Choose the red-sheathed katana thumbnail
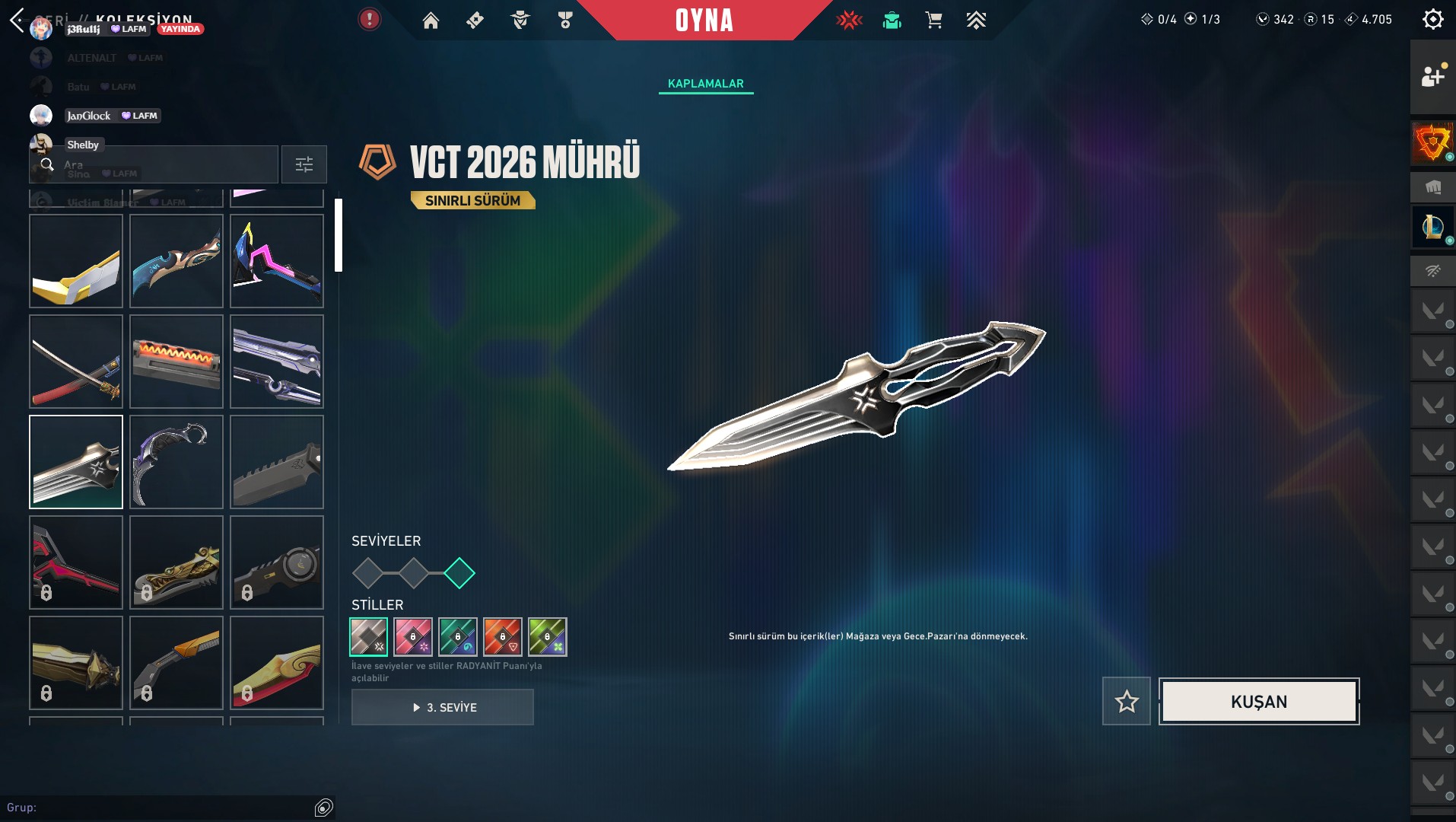 76,362
